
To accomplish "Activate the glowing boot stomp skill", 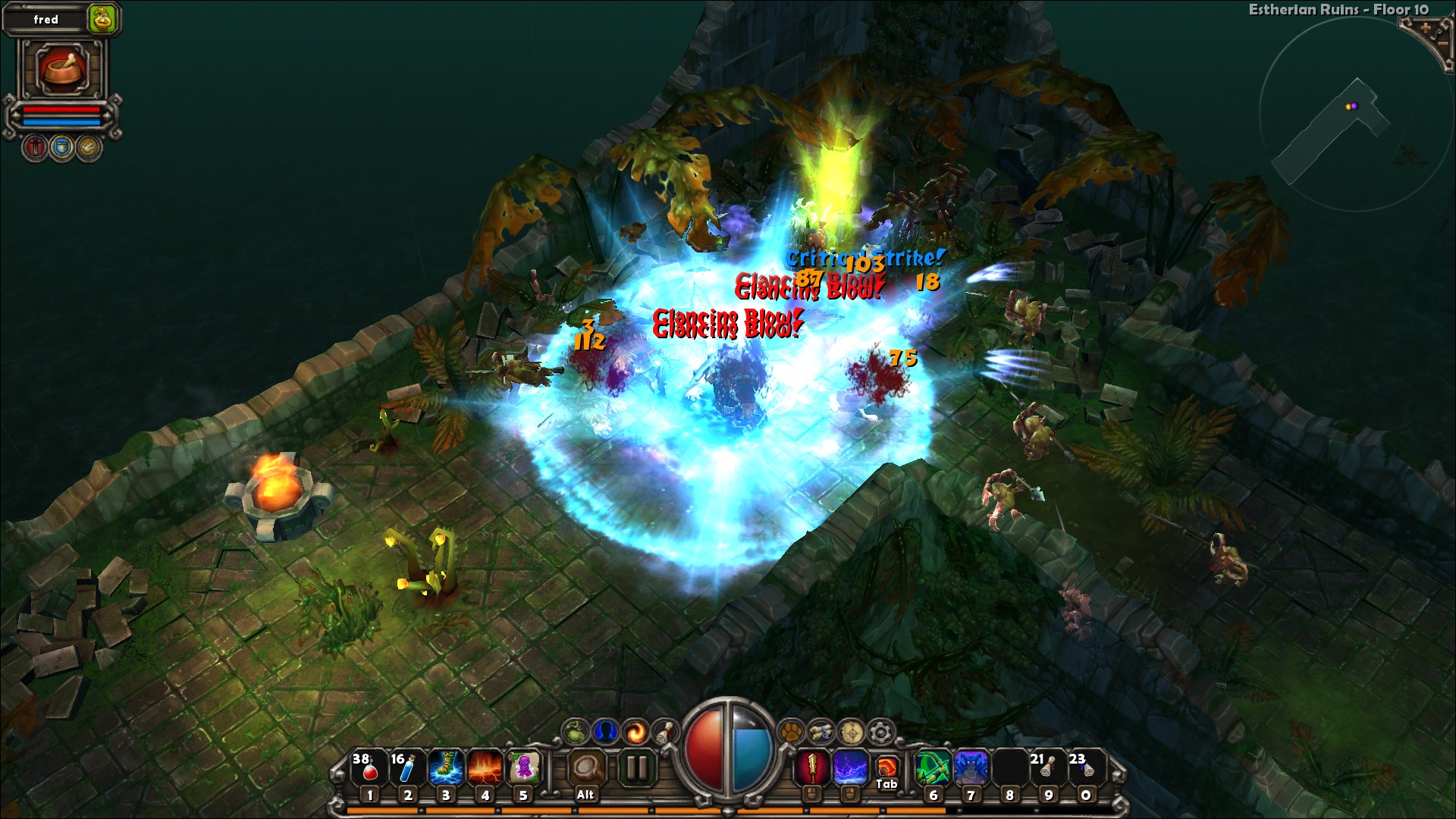I will click(x=446, y=767).
